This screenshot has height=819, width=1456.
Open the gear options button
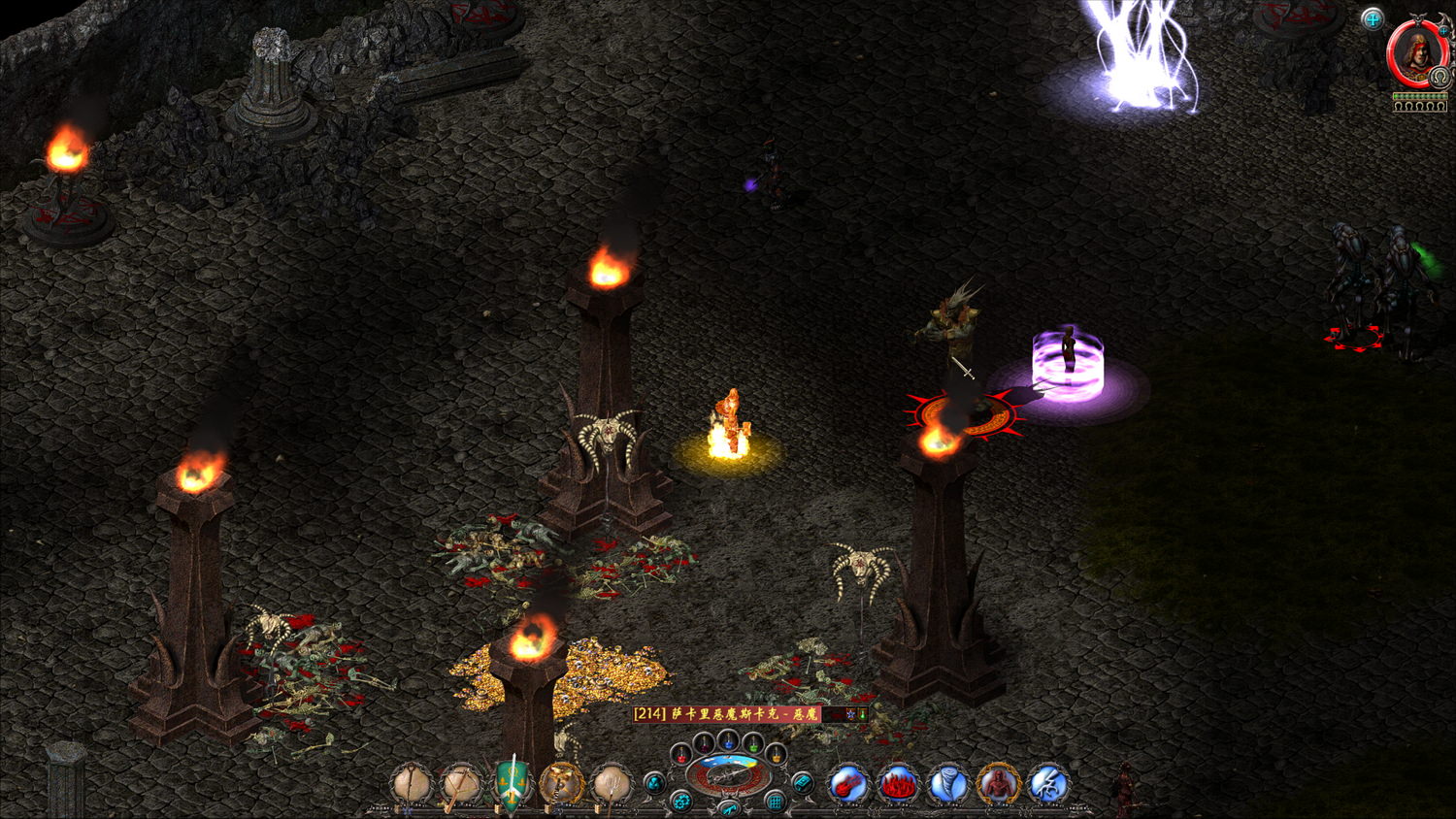click(681, 802)
